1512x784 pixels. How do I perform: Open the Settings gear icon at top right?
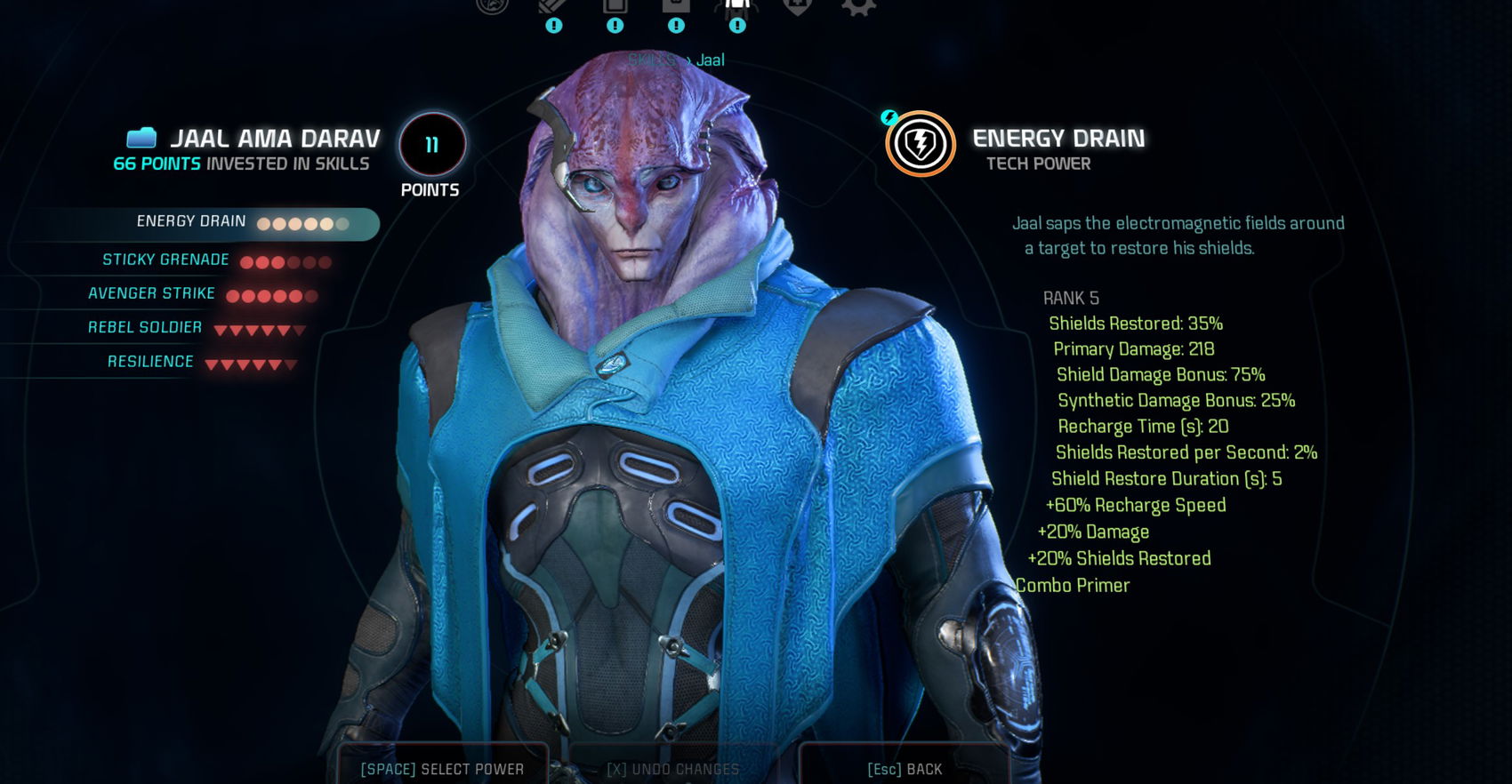pos(857,7)
